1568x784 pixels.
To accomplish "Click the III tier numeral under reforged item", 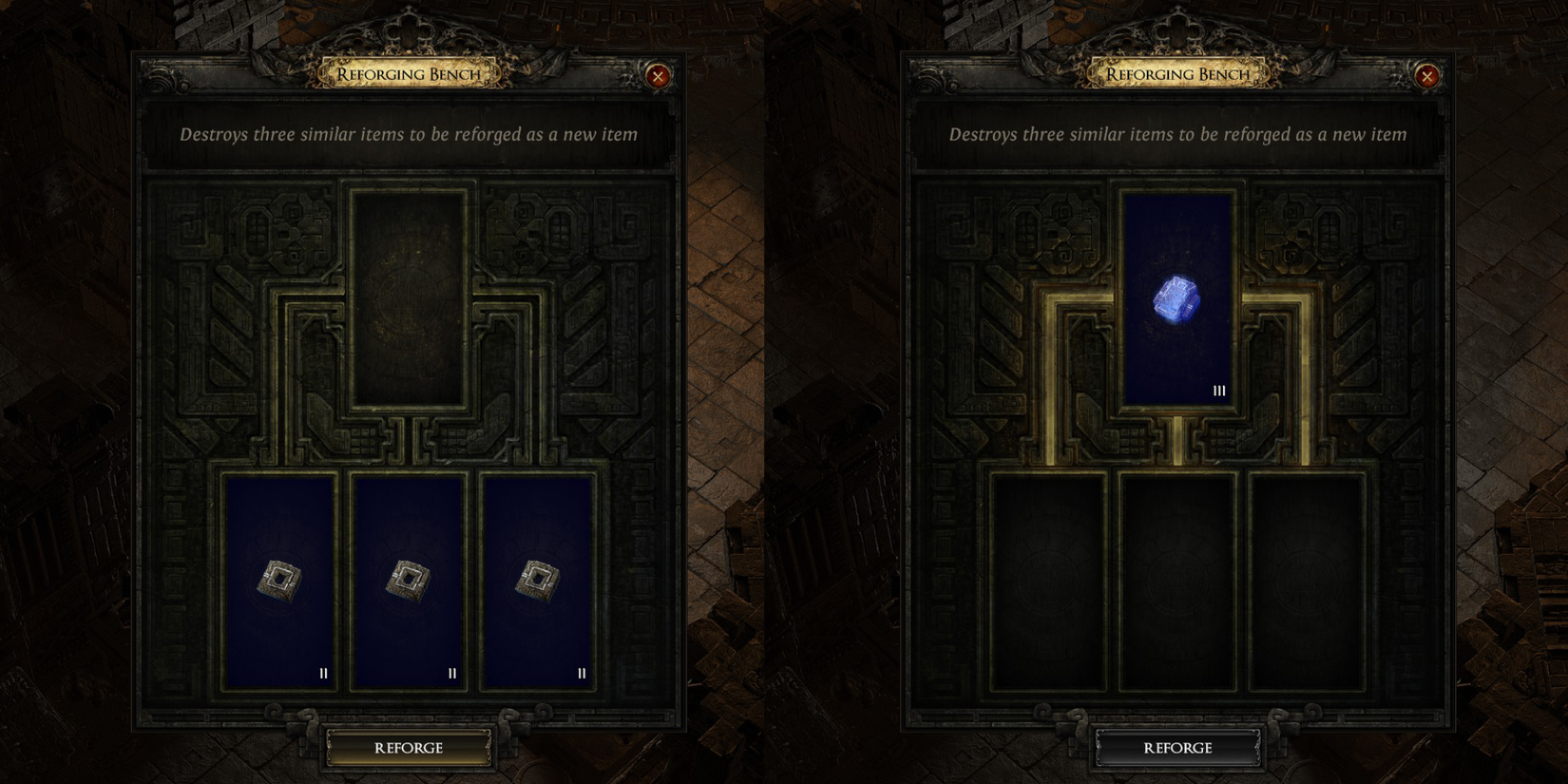I will (x=1221, y=390).
